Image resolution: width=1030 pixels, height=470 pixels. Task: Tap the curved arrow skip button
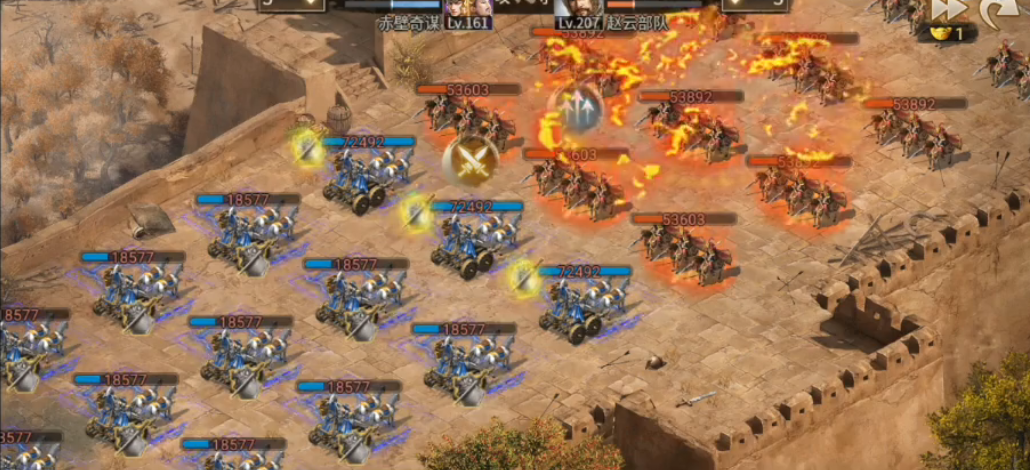pyautogui.click(x=992, y=11)
